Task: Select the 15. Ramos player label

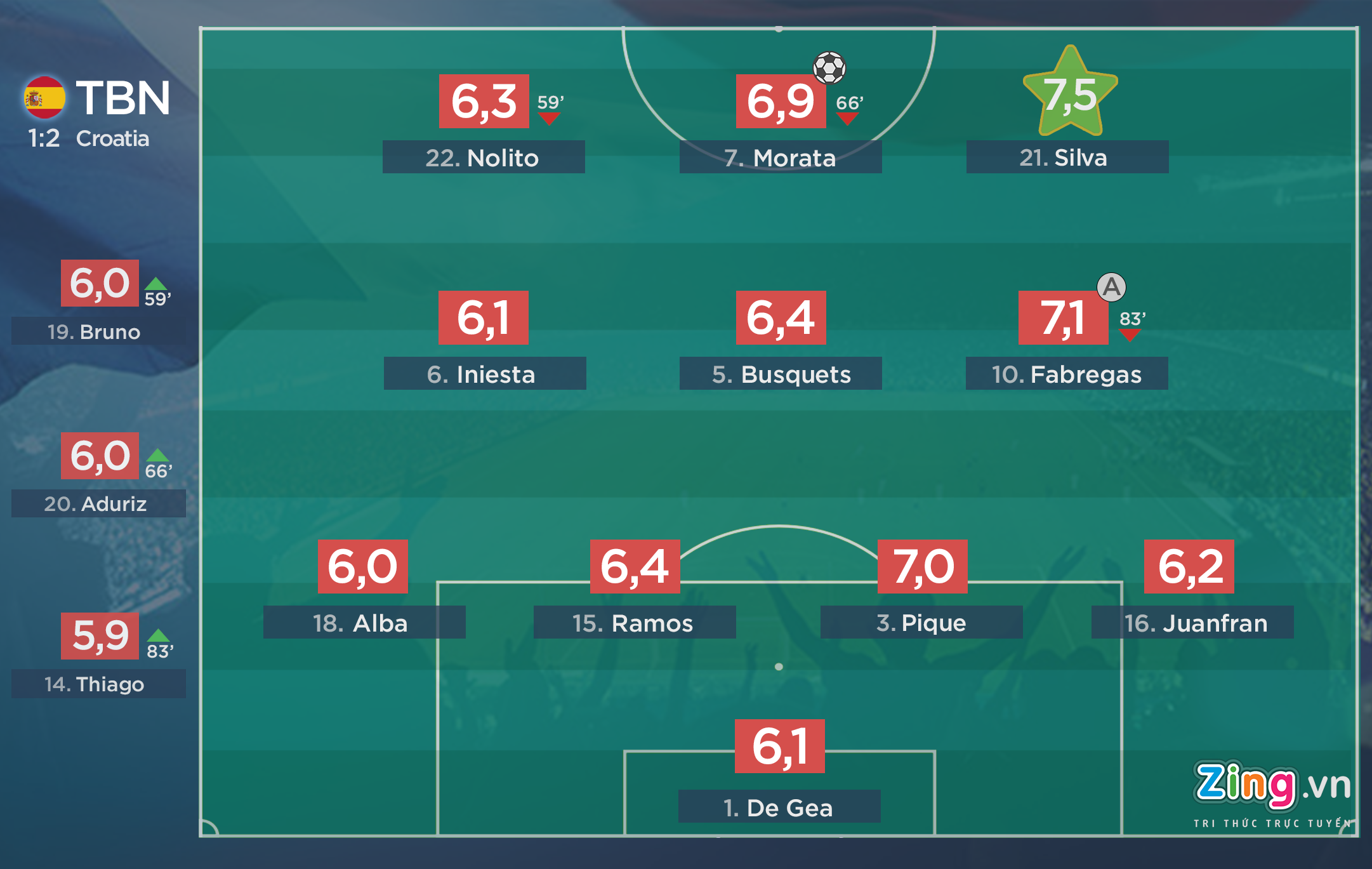Action: pos(634,623)
